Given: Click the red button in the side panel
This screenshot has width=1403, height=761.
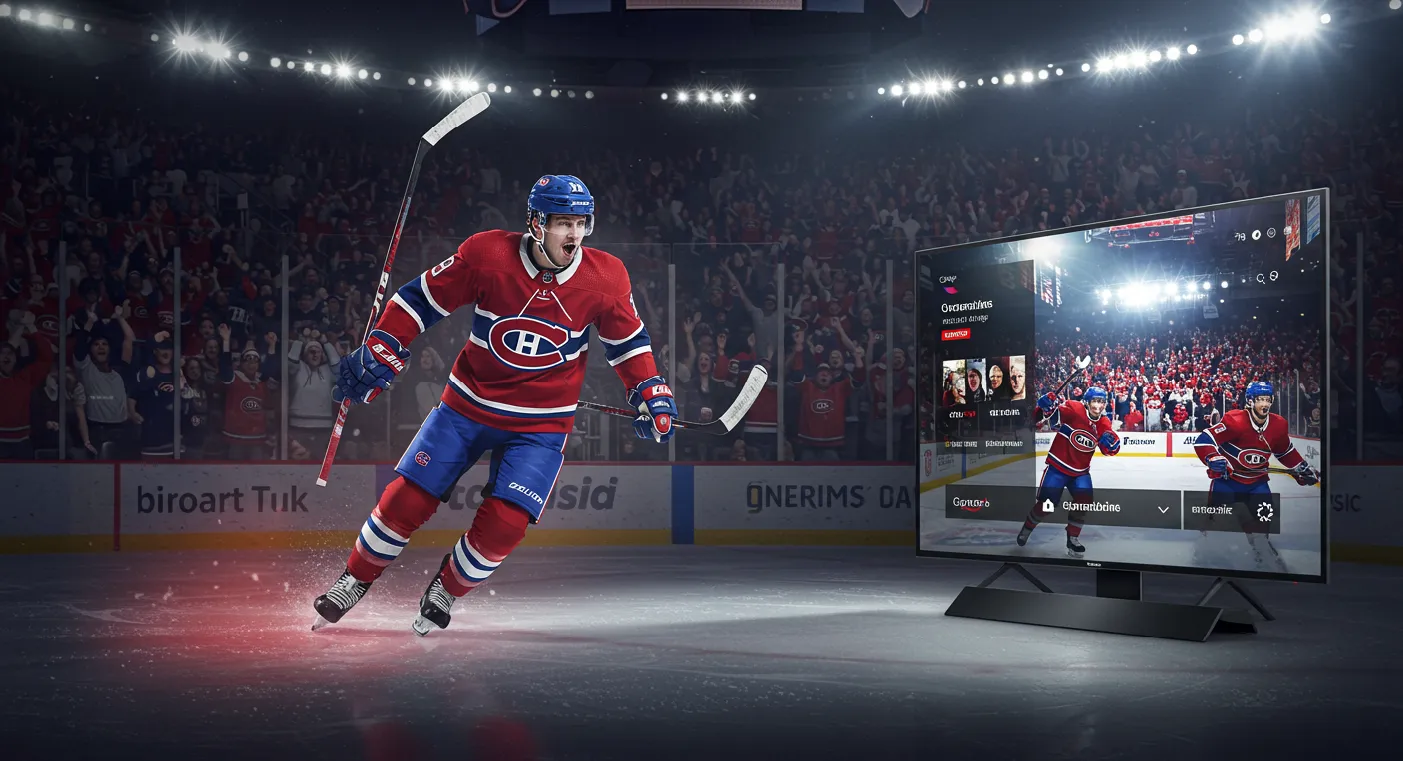Looking at the screenshot, I should click(957, 334).
